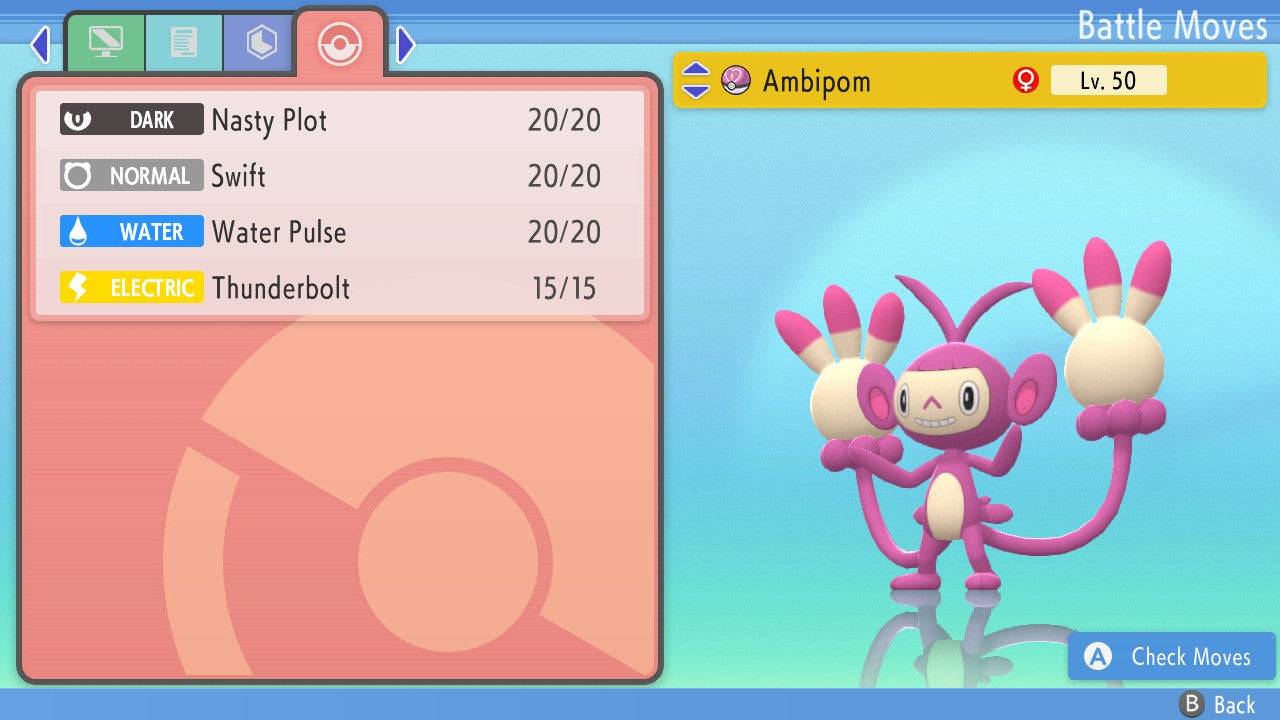Select the Pokémon info tab icon
This screenshot has height=720, width=1280.
coord(106,42)
